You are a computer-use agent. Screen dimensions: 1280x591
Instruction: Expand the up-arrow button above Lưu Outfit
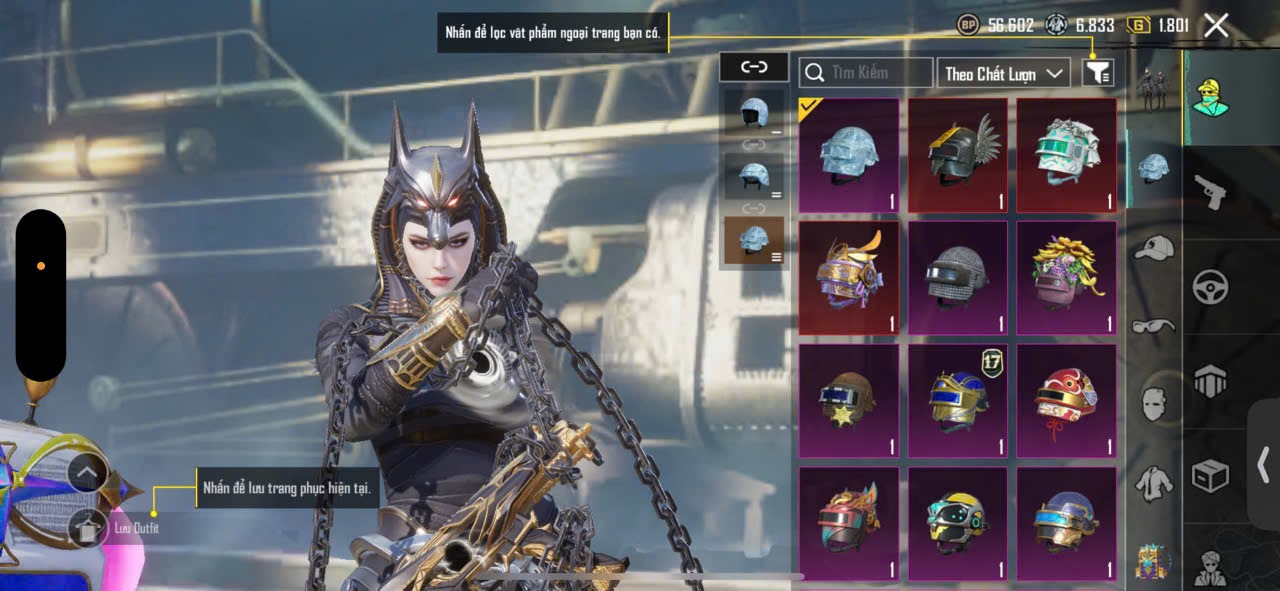(88, 472)
